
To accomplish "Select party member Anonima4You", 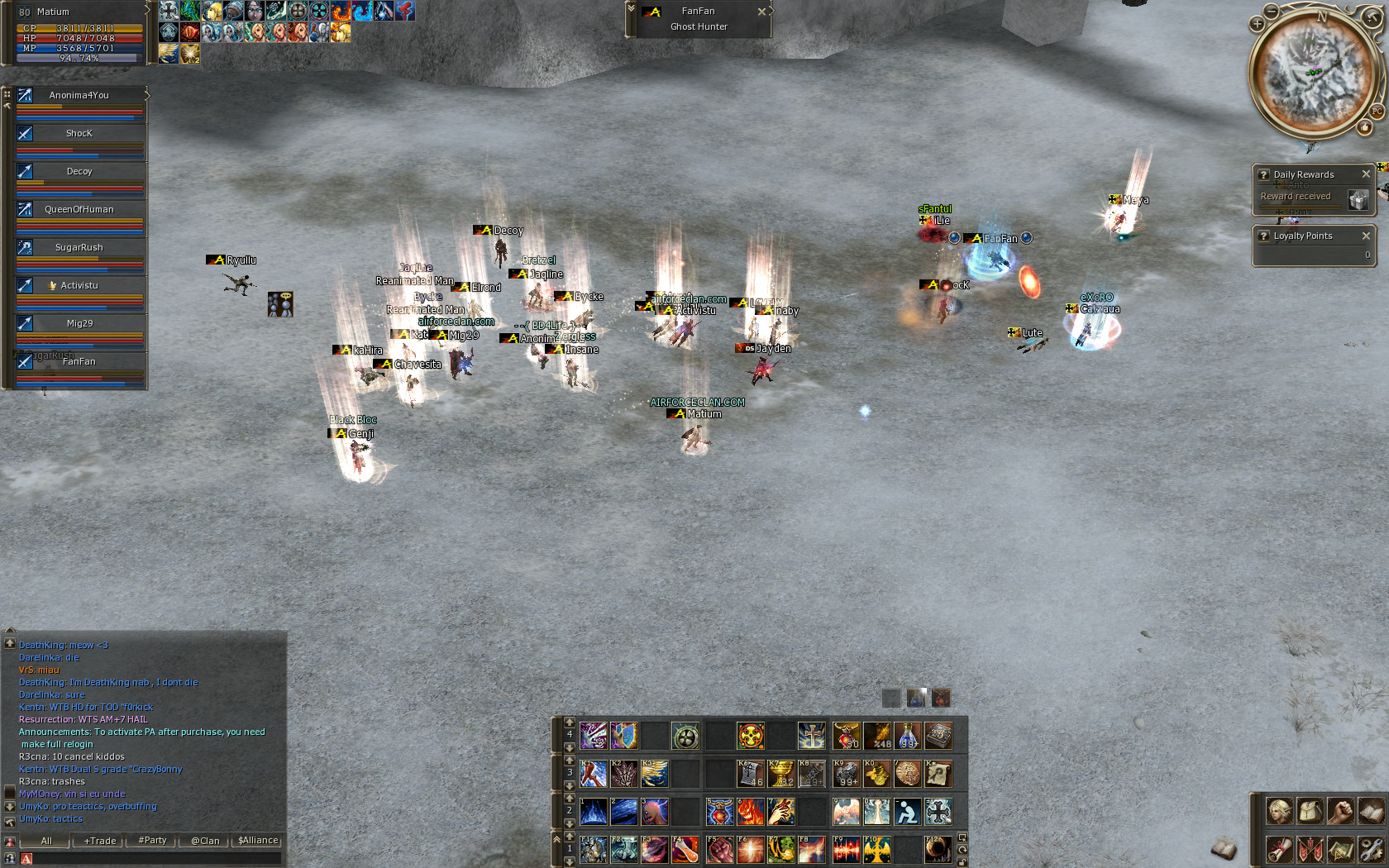I will (79, 96).
